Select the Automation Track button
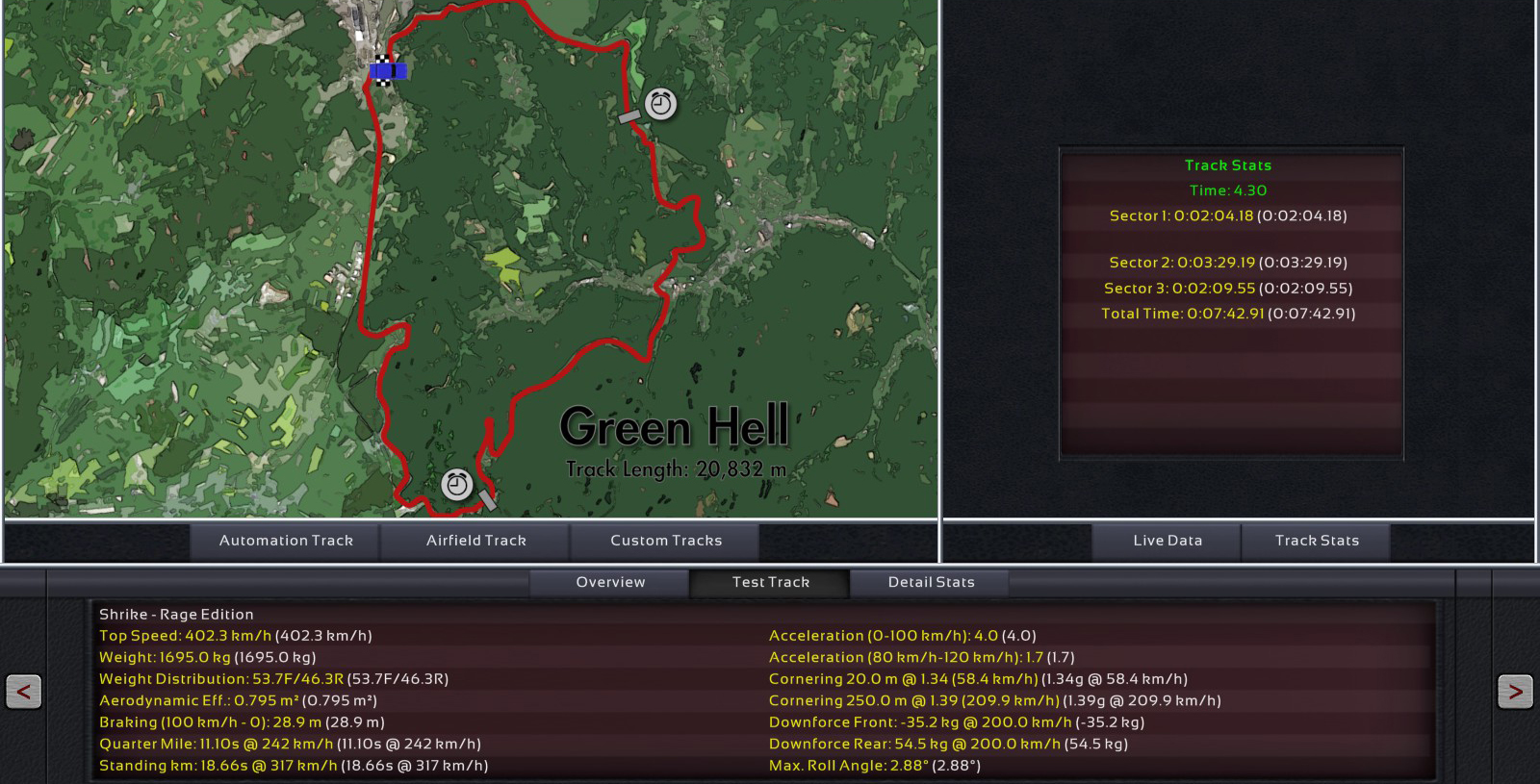1540x784 pixels. click(x=286, y=541)
